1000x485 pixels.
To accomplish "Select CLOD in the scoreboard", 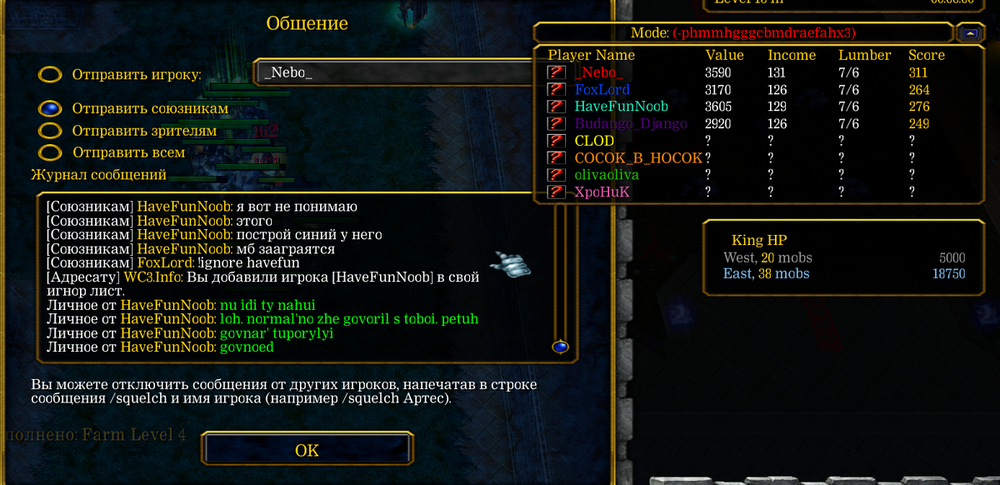I will (x=594, y=141).
